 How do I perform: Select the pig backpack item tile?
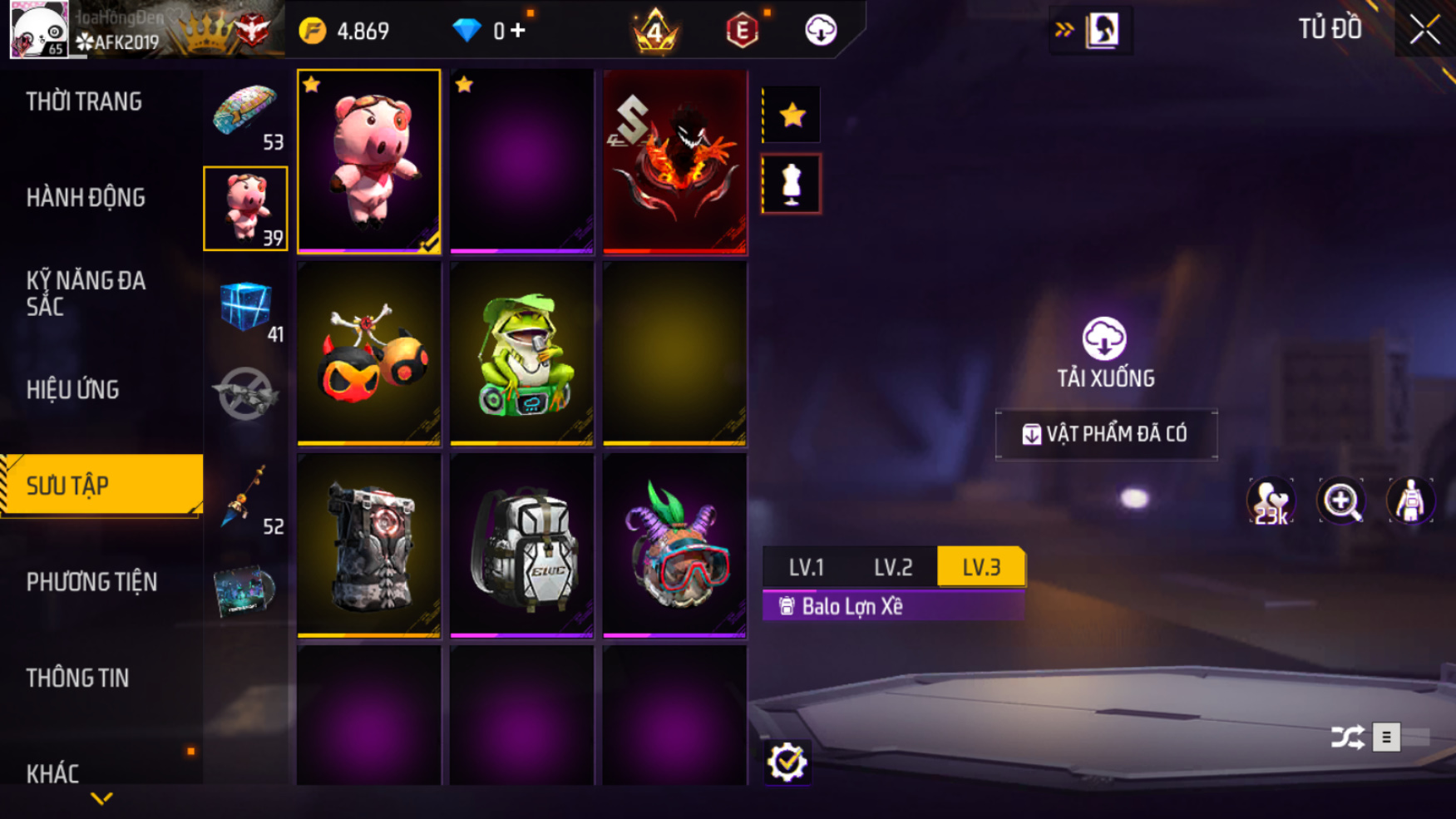pyautogui.click(x=368, y=161)
